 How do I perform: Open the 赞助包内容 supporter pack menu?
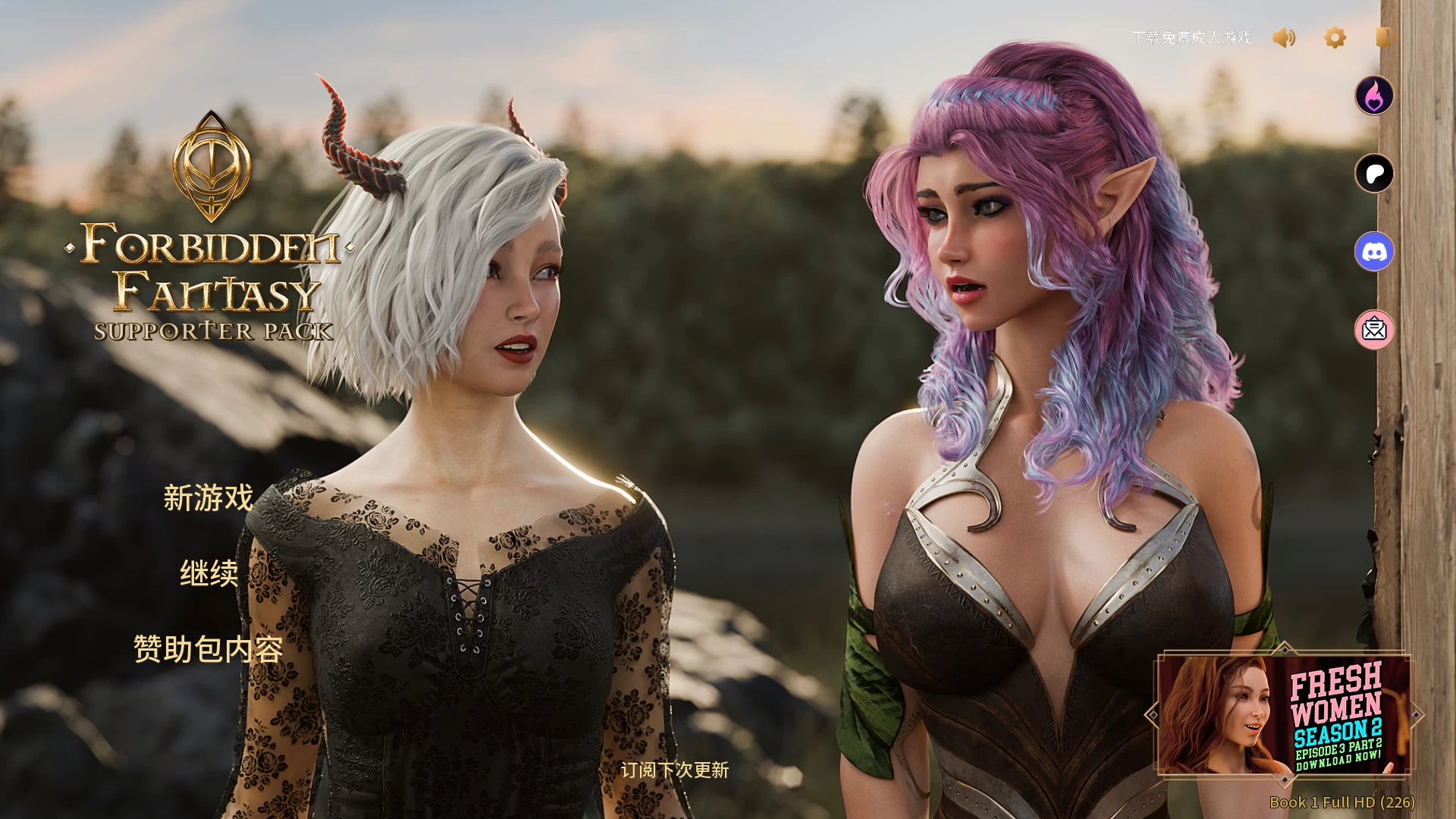coord(209,649)
